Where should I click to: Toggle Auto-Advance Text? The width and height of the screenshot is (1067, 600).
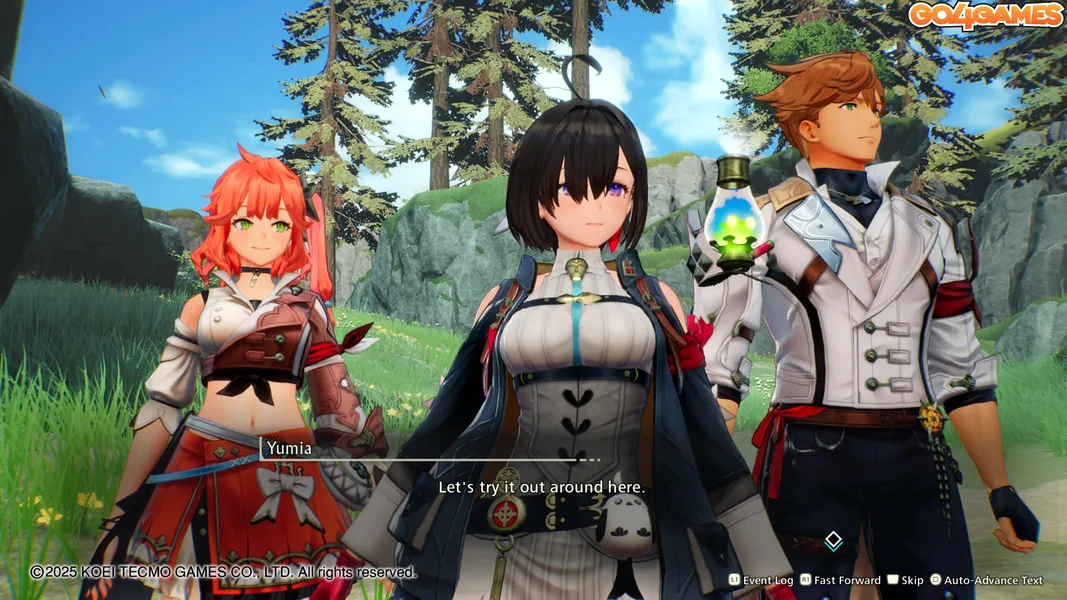point(986,580)
